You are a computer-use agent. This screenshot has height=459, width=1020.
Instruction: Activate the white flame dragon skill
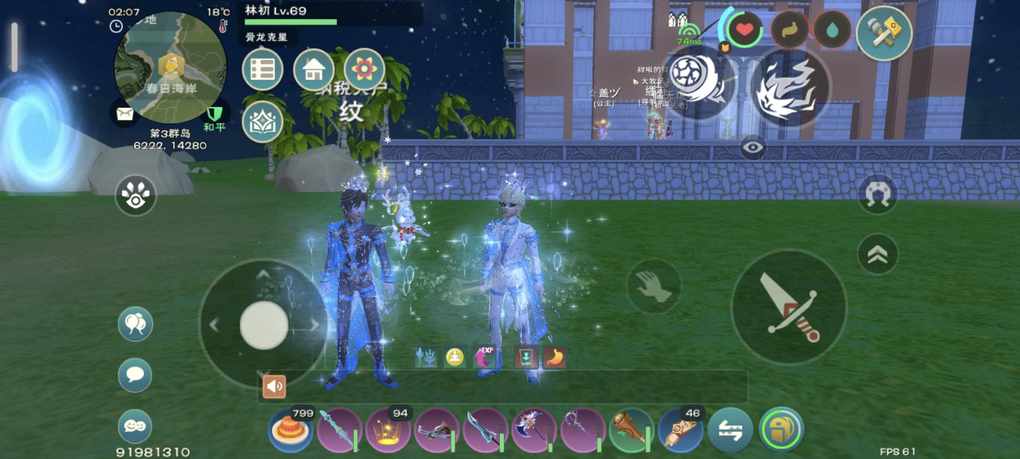(789, 84)
